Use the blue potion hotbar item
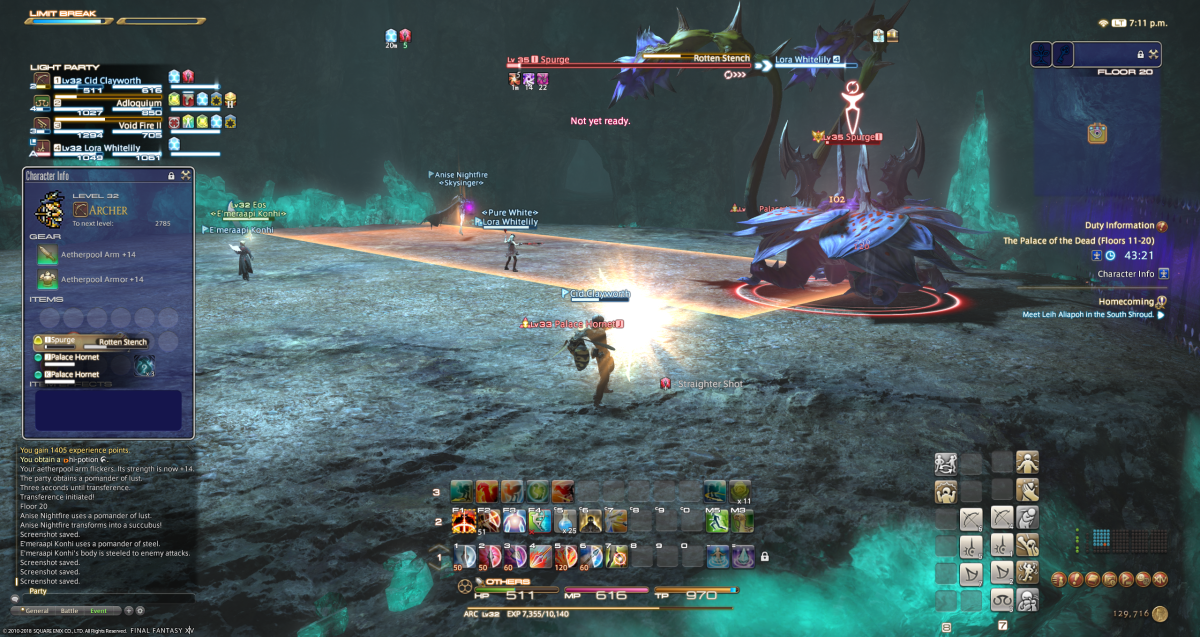The height and width of the screenshot is (637, 1200). [x=565, y=522]
